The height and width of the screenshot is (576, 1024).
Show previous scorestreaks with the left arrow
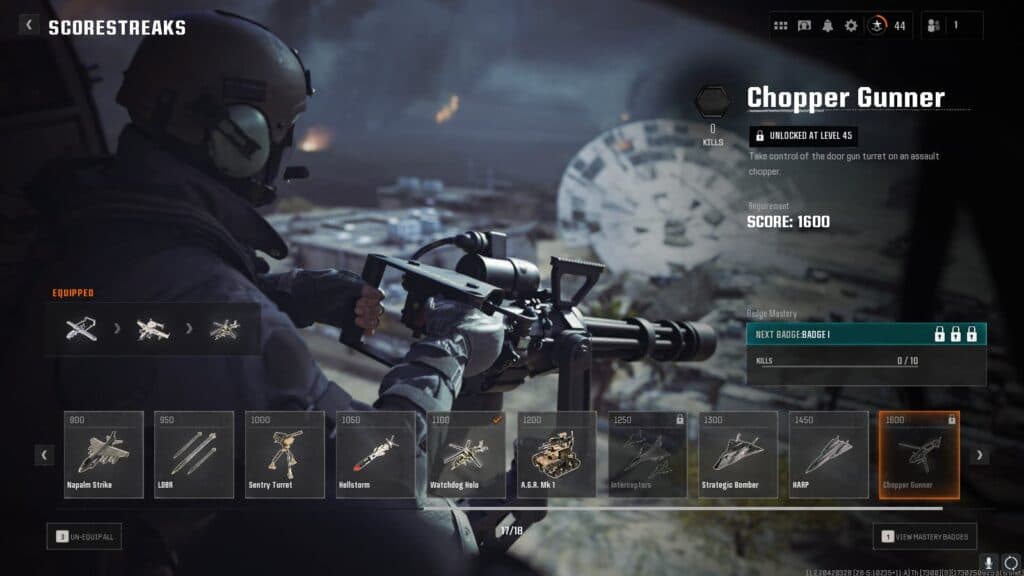[x=45, y=455]
